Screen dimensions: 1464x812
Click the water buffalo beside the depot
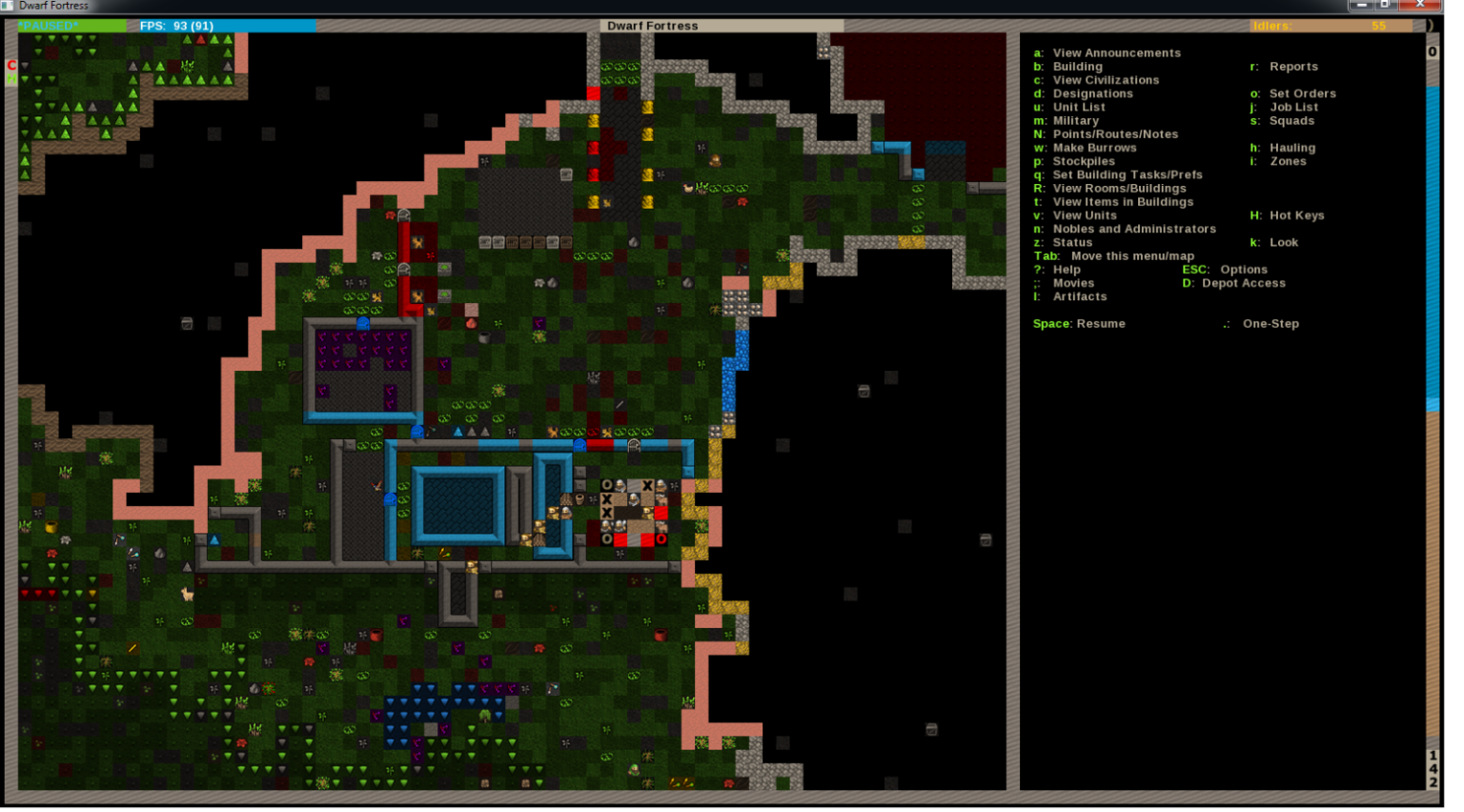(661, 500)
